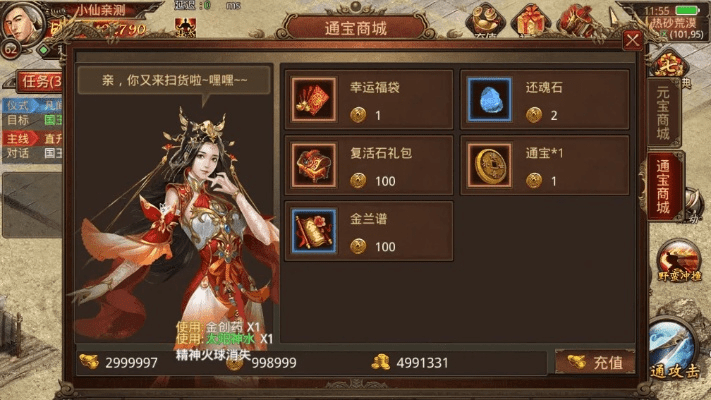This screenshot has height=400, width=711.
Task: Open the 任务 quest tracker tab
Action: tap(38, 81)
